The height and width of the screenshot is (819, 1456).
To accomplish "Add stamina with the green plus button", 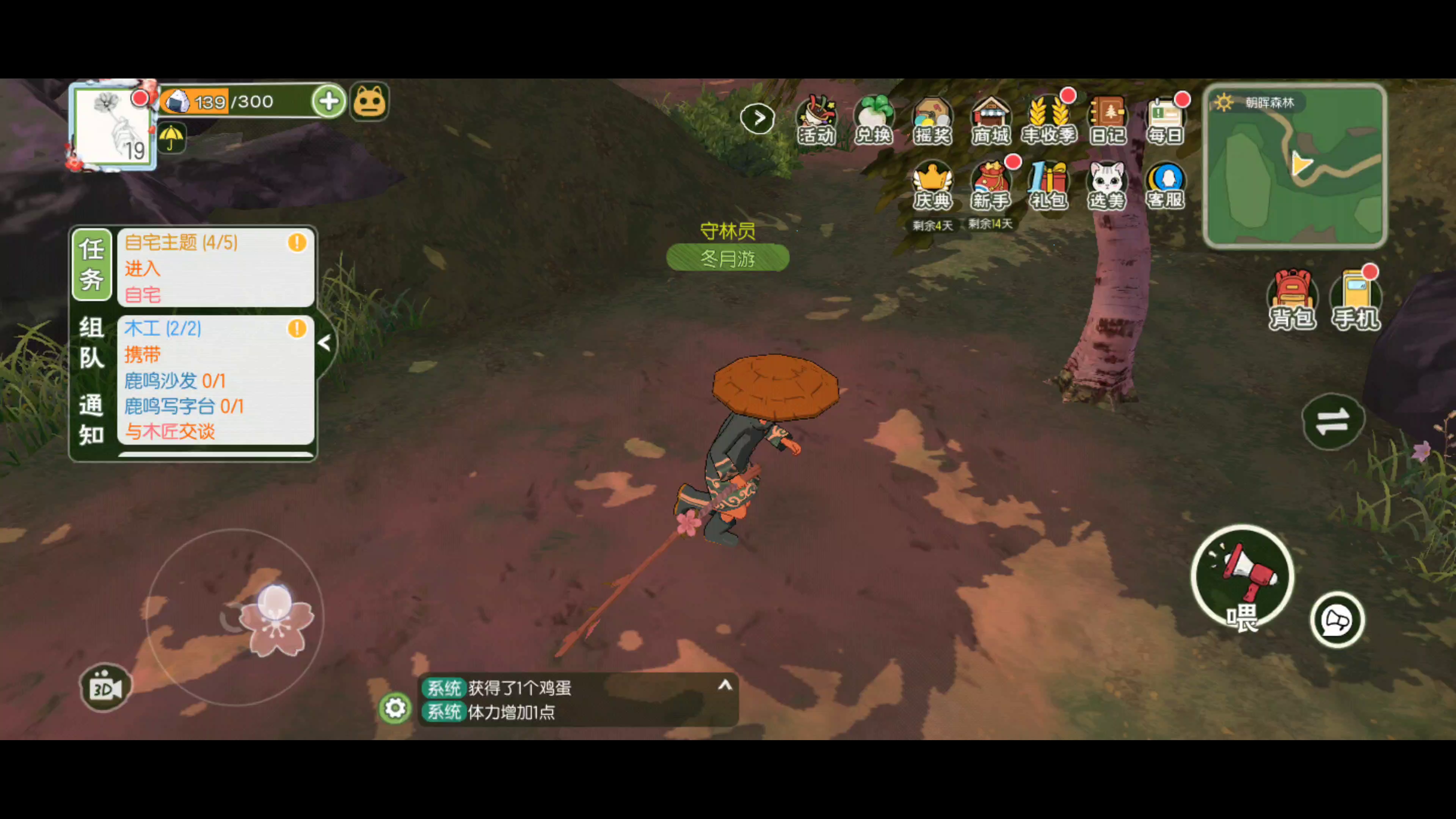I will click(328, 102).
